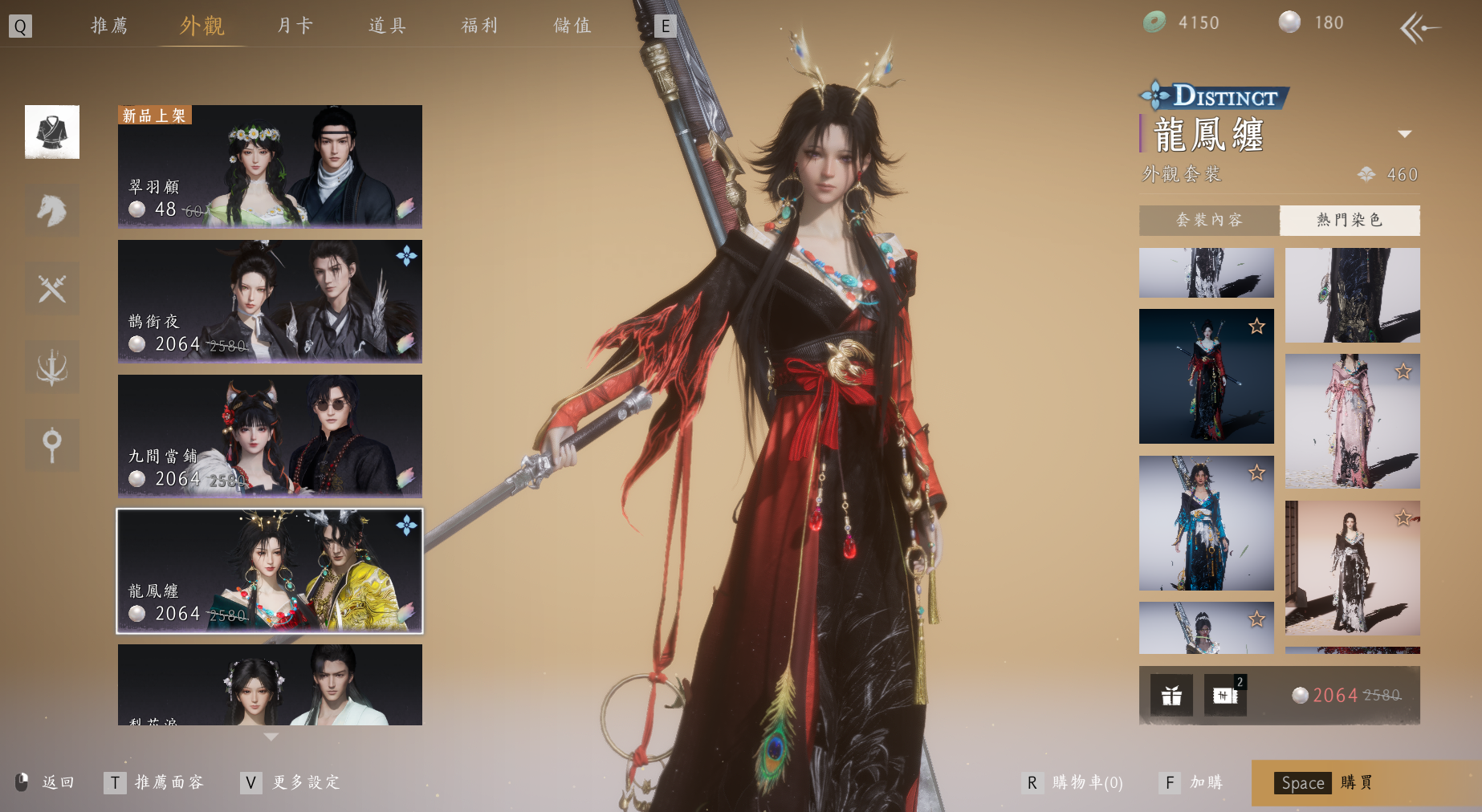Open the 熱門染色 tab
Image resolution: width=1482 pixels, height=812 pixels.
(x=1350, y=220)
